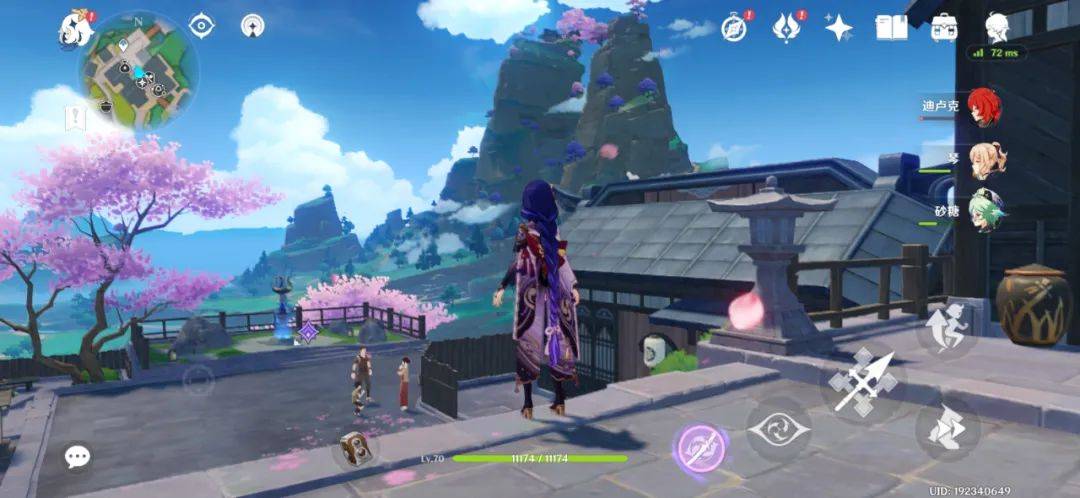Switch to party member 琴
The image size is (1080, 498).
(986, 160)
